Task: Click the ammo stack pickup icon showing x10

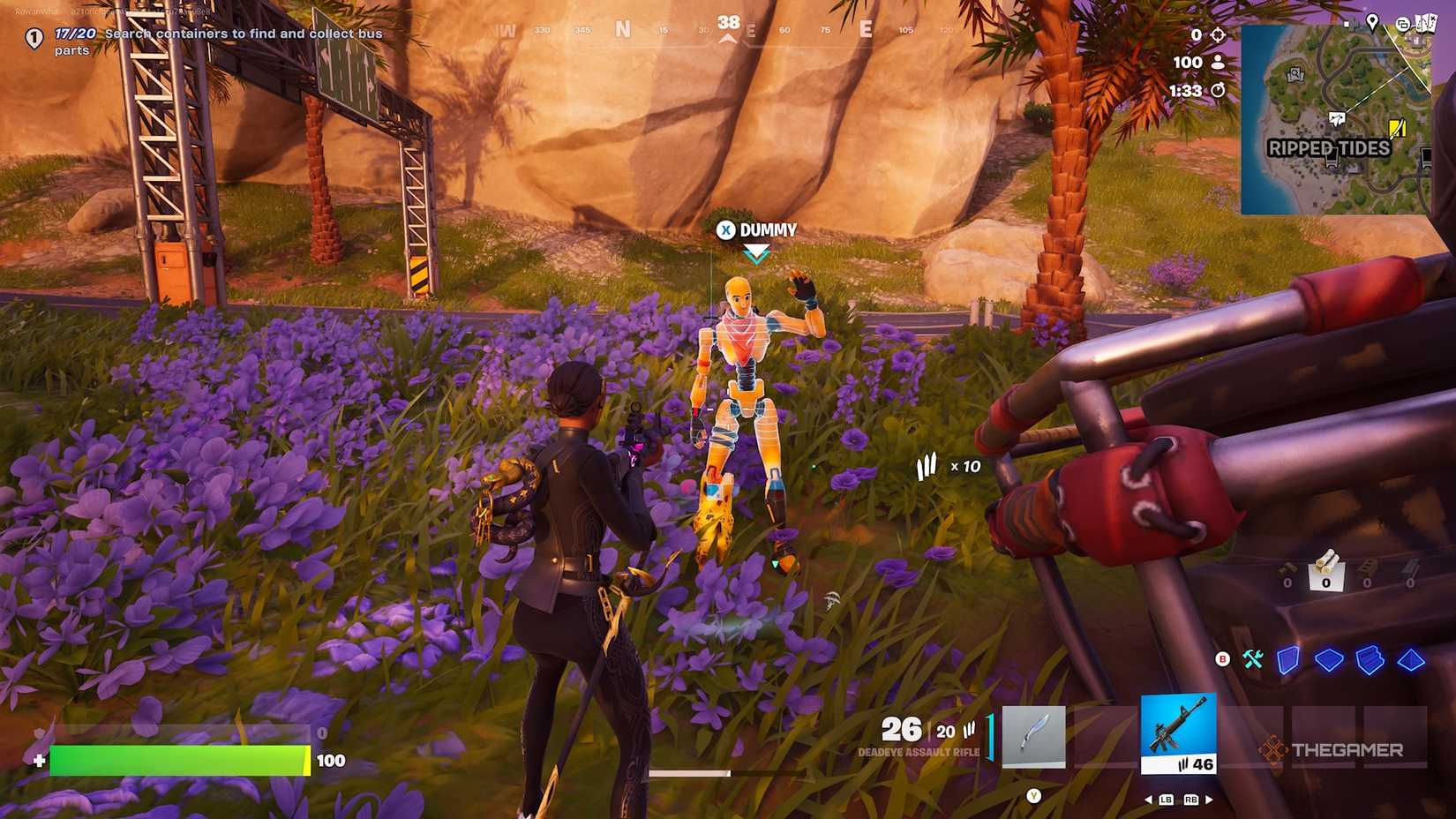Action: 927,465
